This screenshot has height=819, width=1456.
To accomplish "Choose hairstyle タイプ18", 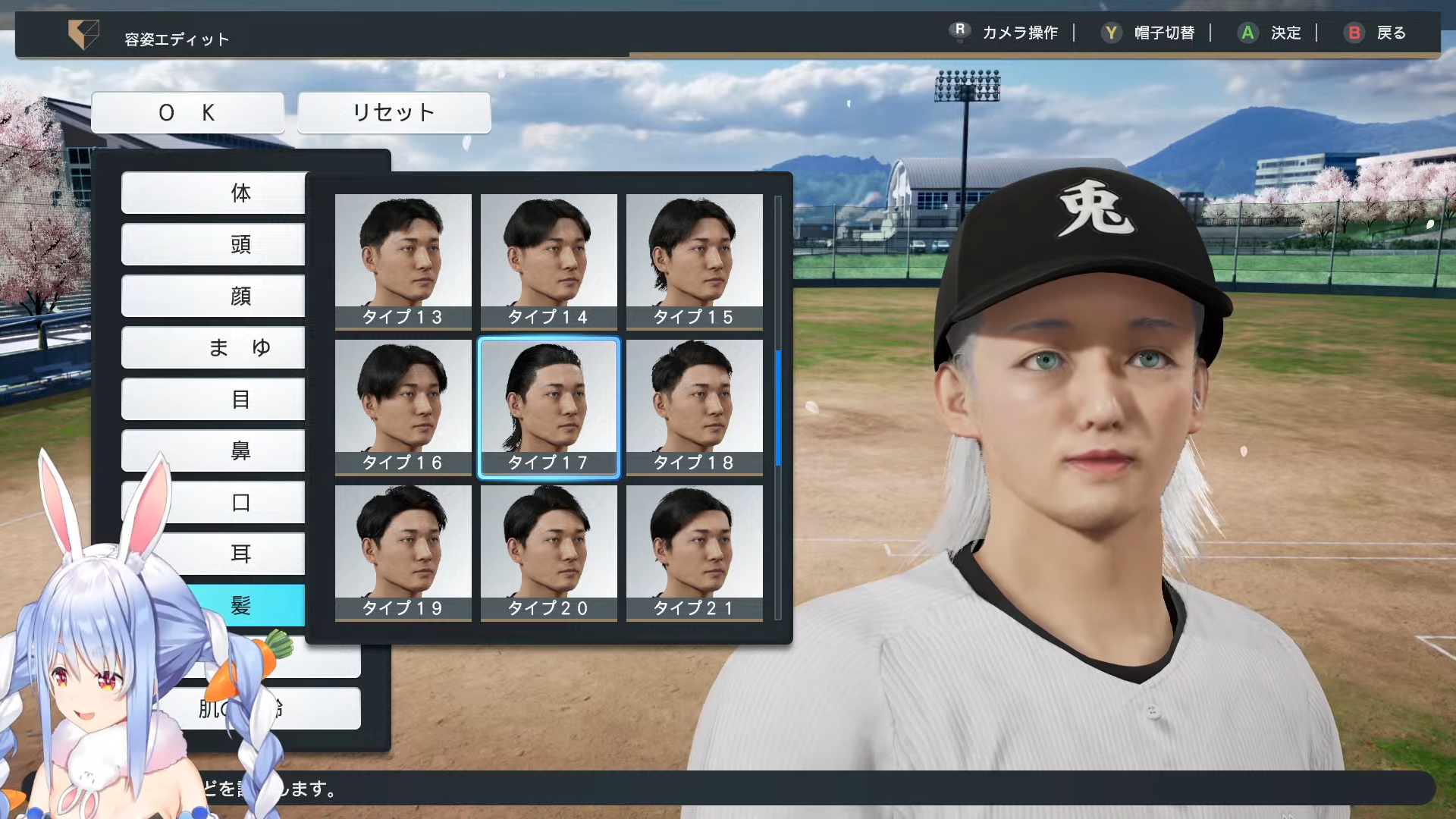I will pyautogui.click(x=694, y=406).
